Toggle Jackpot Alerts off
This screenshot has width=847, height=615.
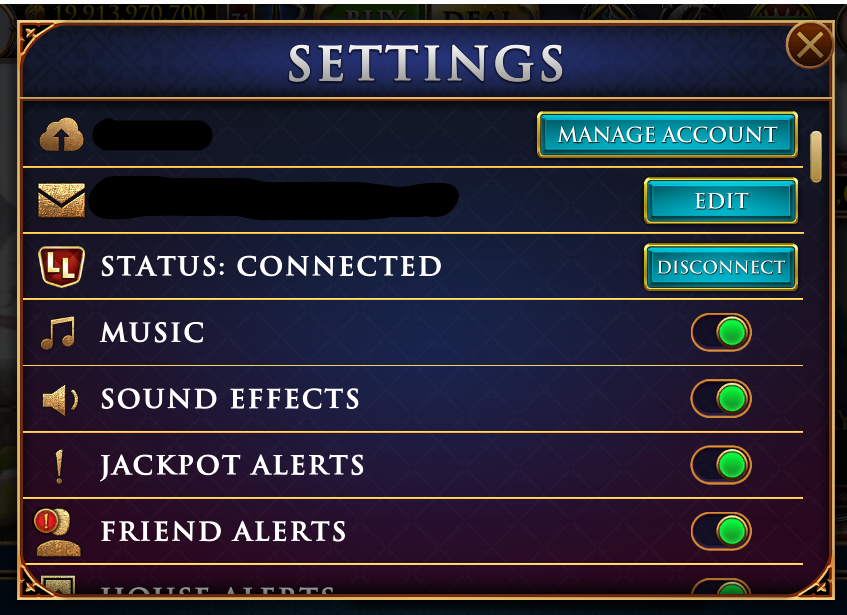[721, 465]
